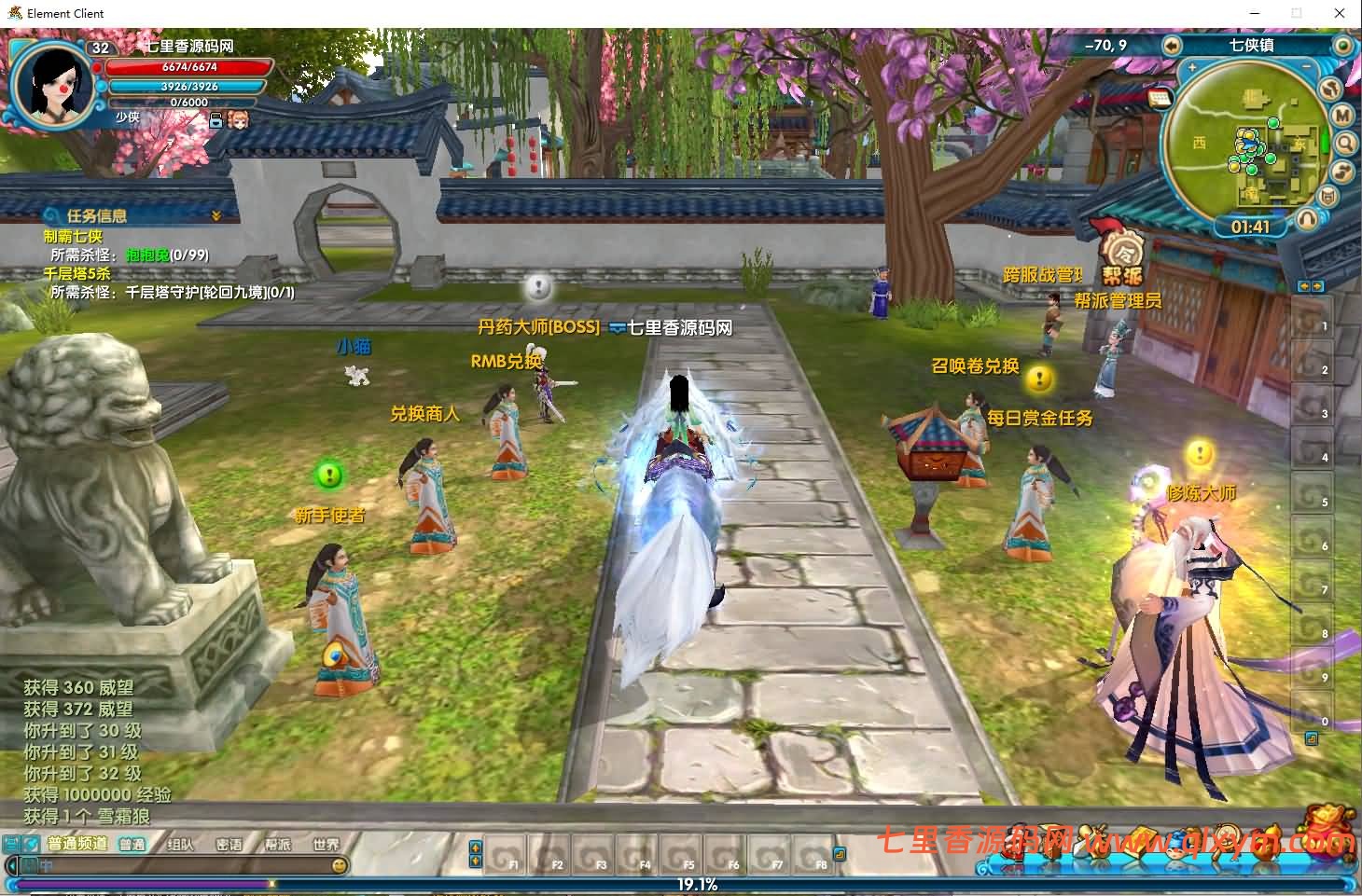The image size is (1362, 896).
Task: Switch to the 密语 whisper tab
Action: click(x=229, y=845)
